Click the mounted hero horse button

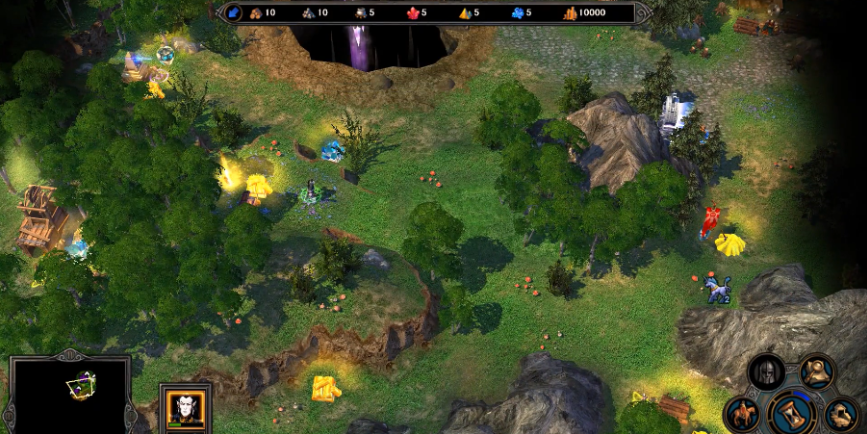tap(742, 412)
